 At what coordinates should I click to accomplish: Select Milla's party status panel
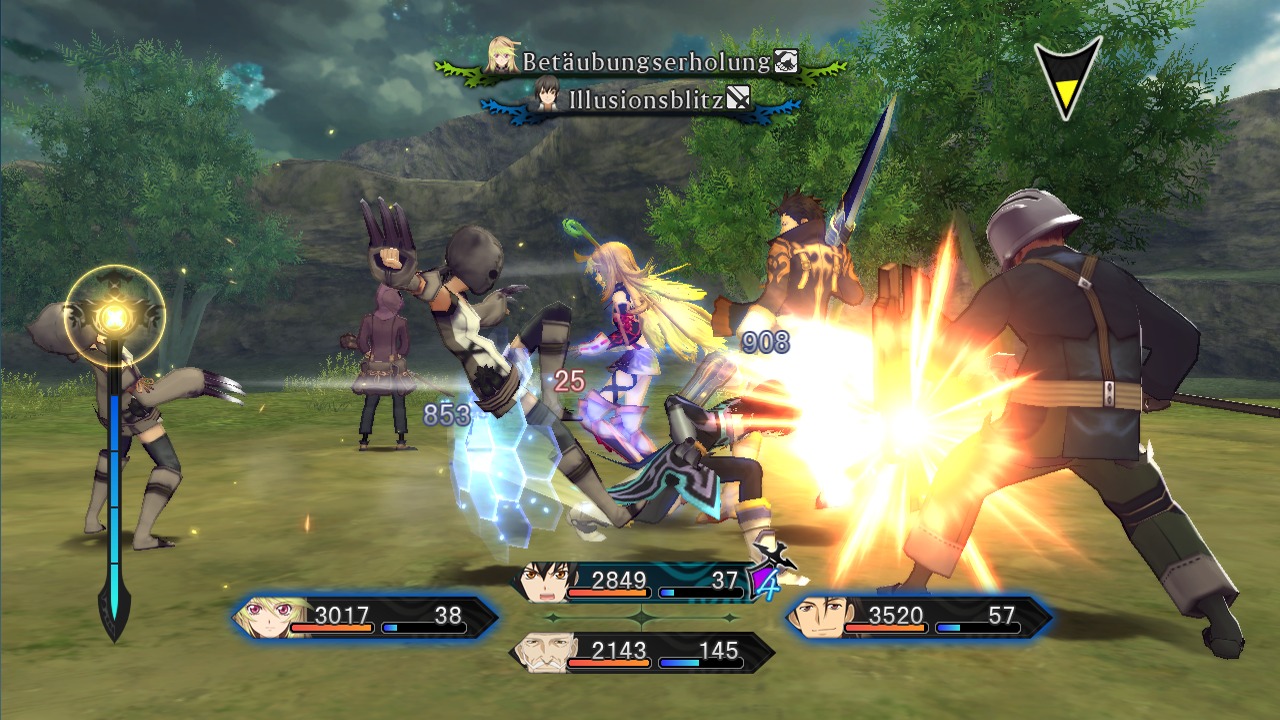pos(365,617)
